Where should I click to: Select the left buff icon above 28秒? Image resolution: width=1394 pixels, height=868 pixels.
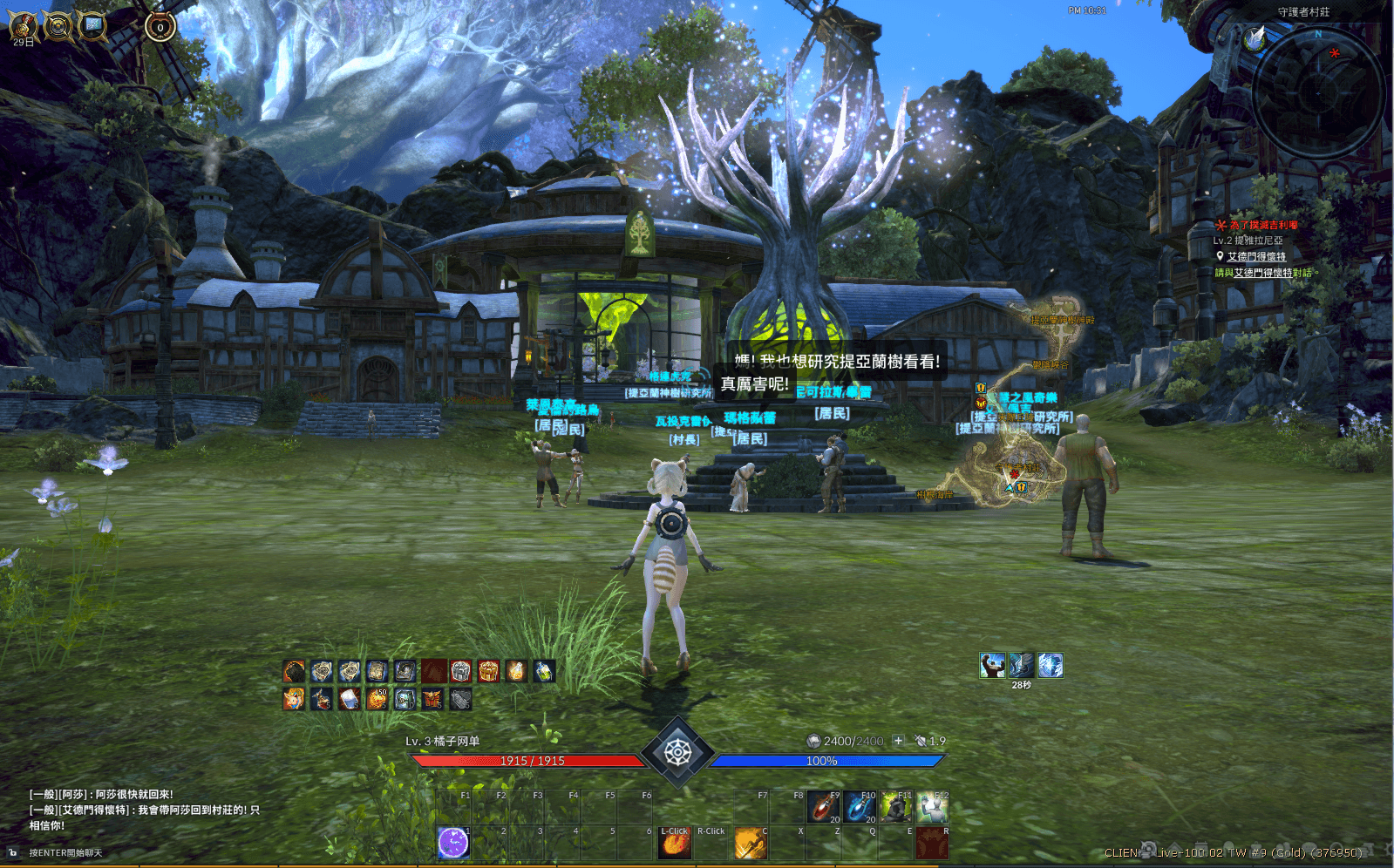point(992,666)
